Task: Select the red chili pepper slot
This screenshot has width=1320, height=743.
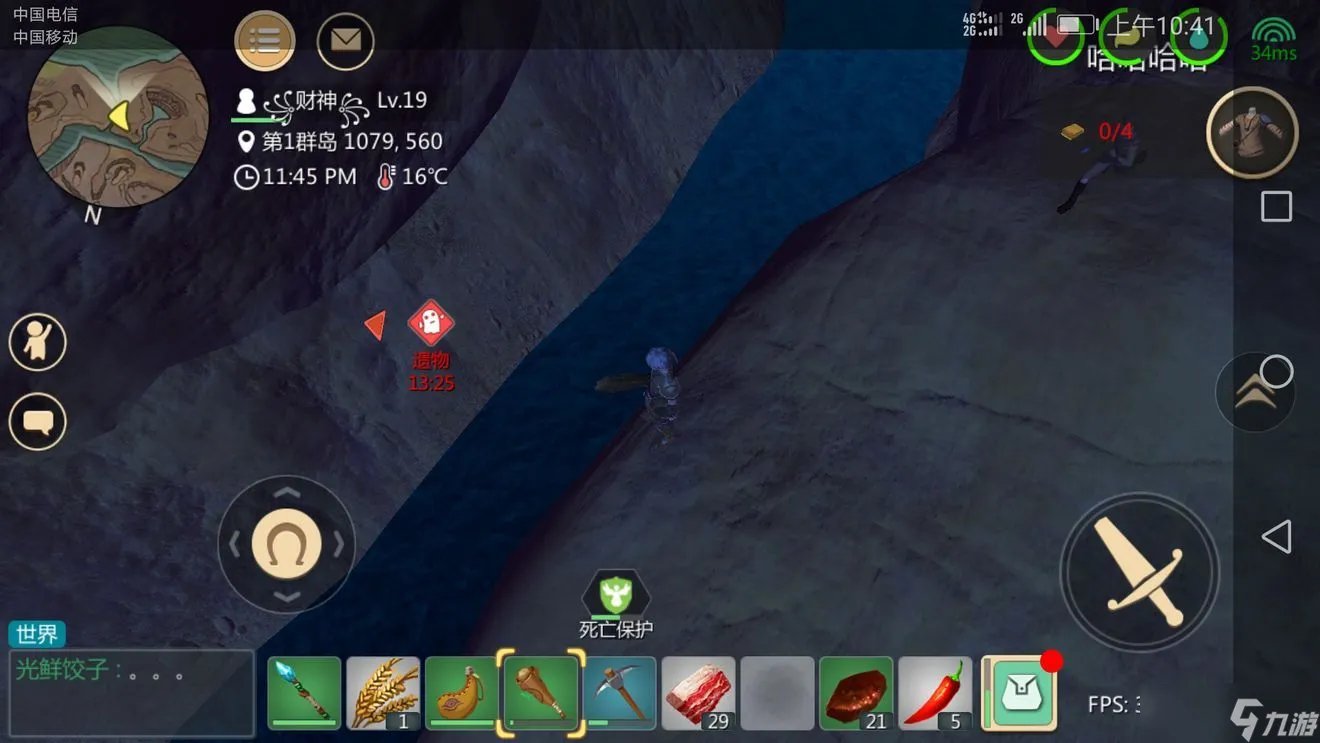Action: tap(935, 692)
